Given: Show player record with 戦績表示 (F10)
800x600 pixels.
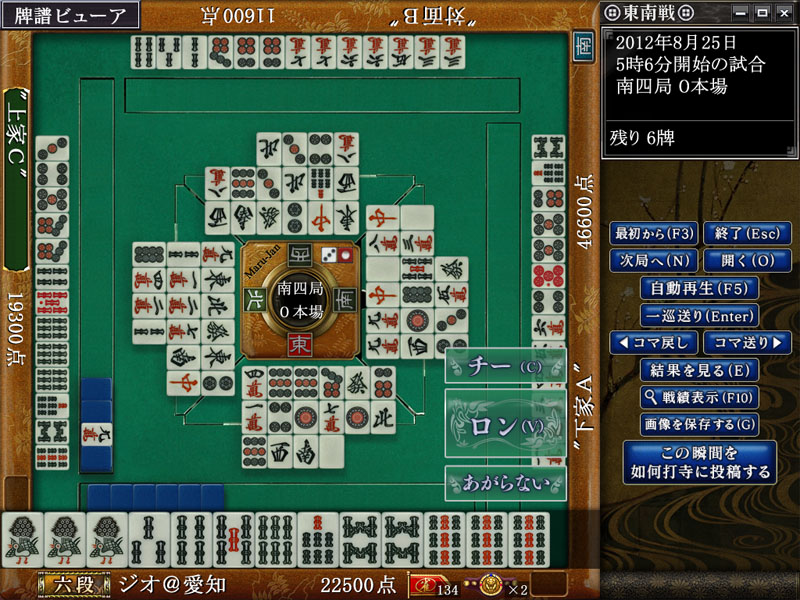Looking at the screenshot, I should [x=699, y=397].
